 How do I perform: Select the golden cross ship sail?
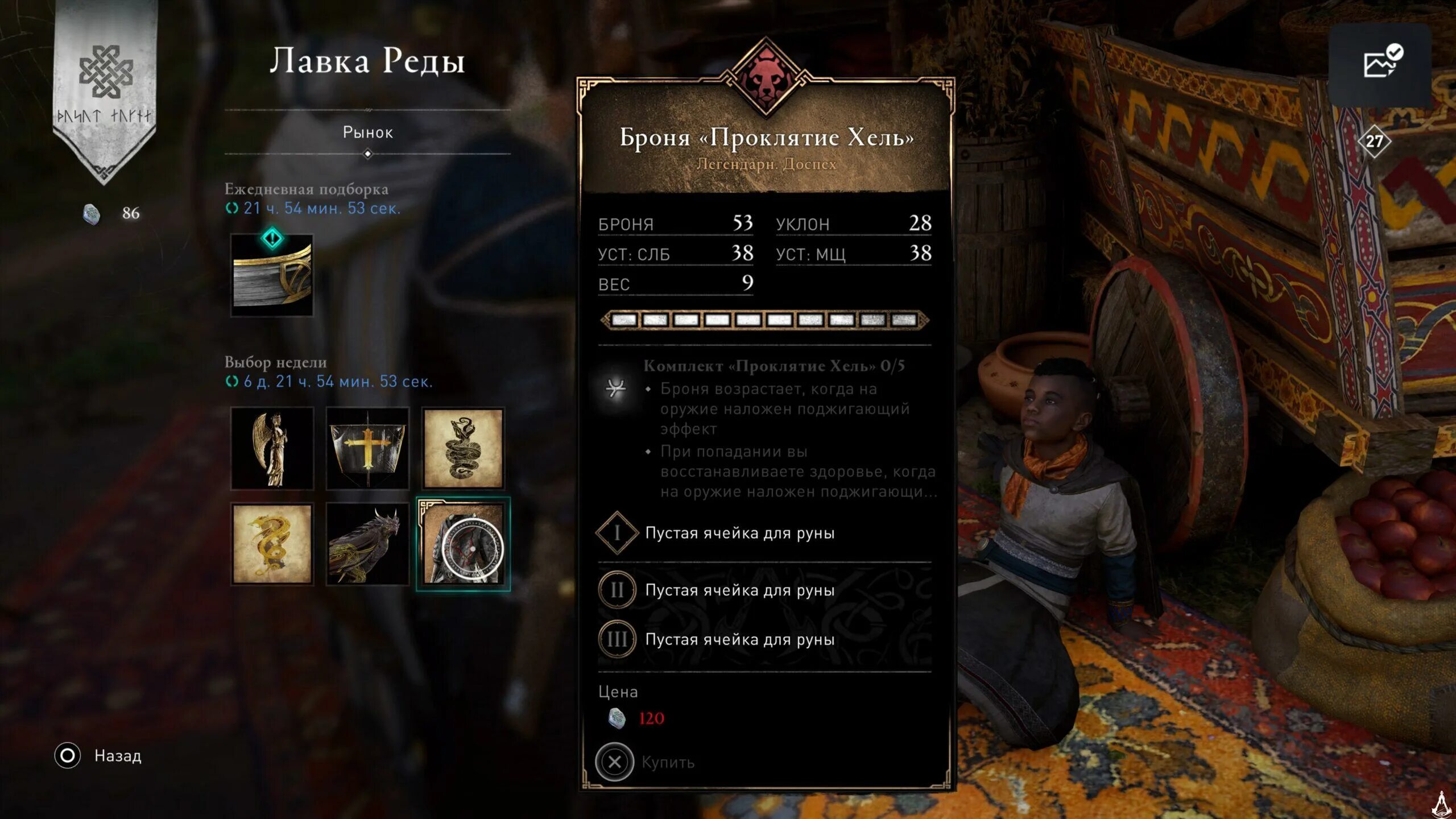click(x=367, y=448)
